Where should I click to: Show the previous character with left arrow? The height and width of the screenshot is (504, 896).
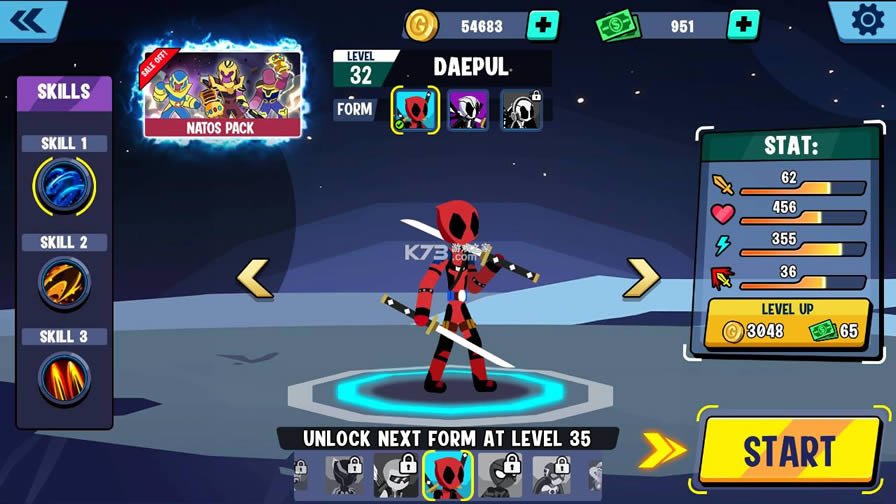pos(254,279)
